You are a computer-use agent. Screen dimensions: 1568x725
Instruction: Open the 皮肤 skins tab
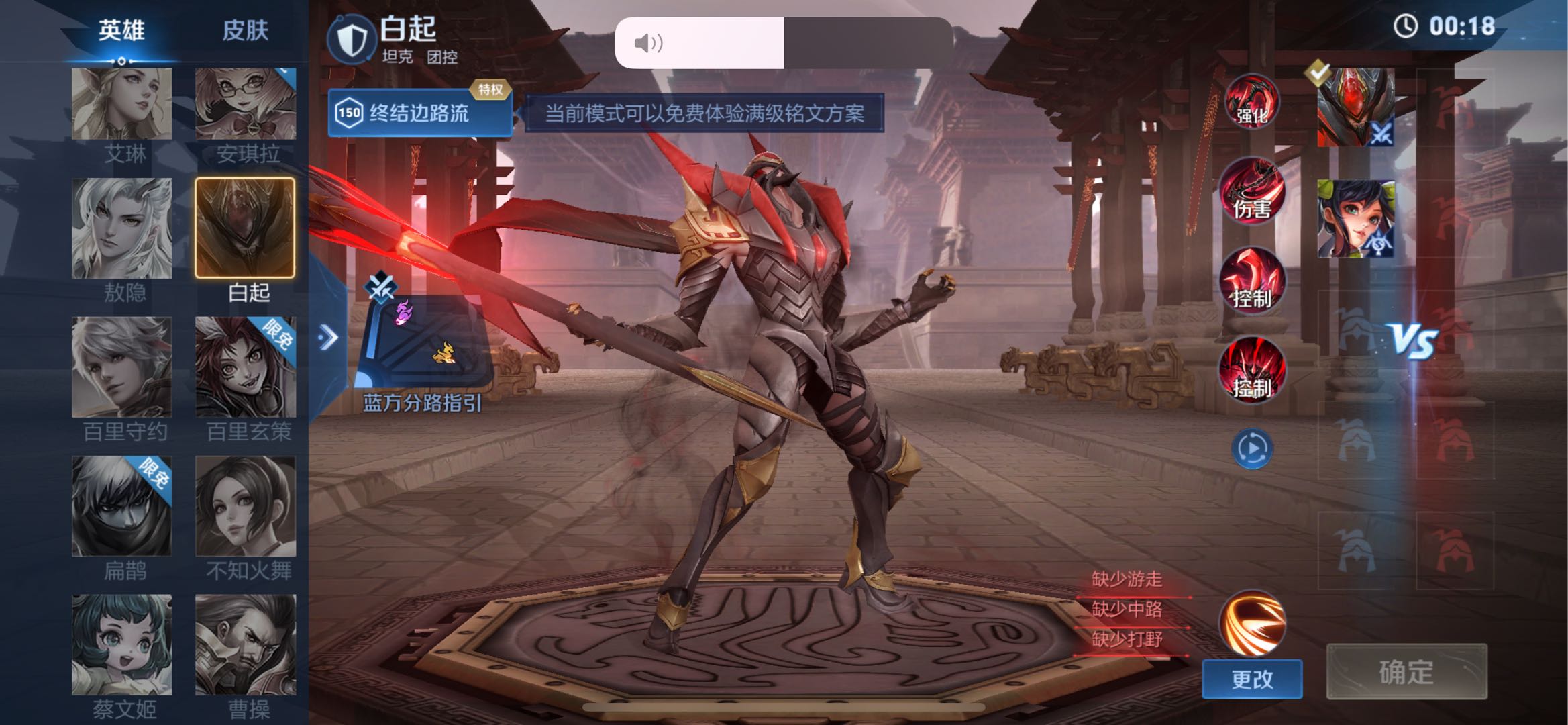245,31
